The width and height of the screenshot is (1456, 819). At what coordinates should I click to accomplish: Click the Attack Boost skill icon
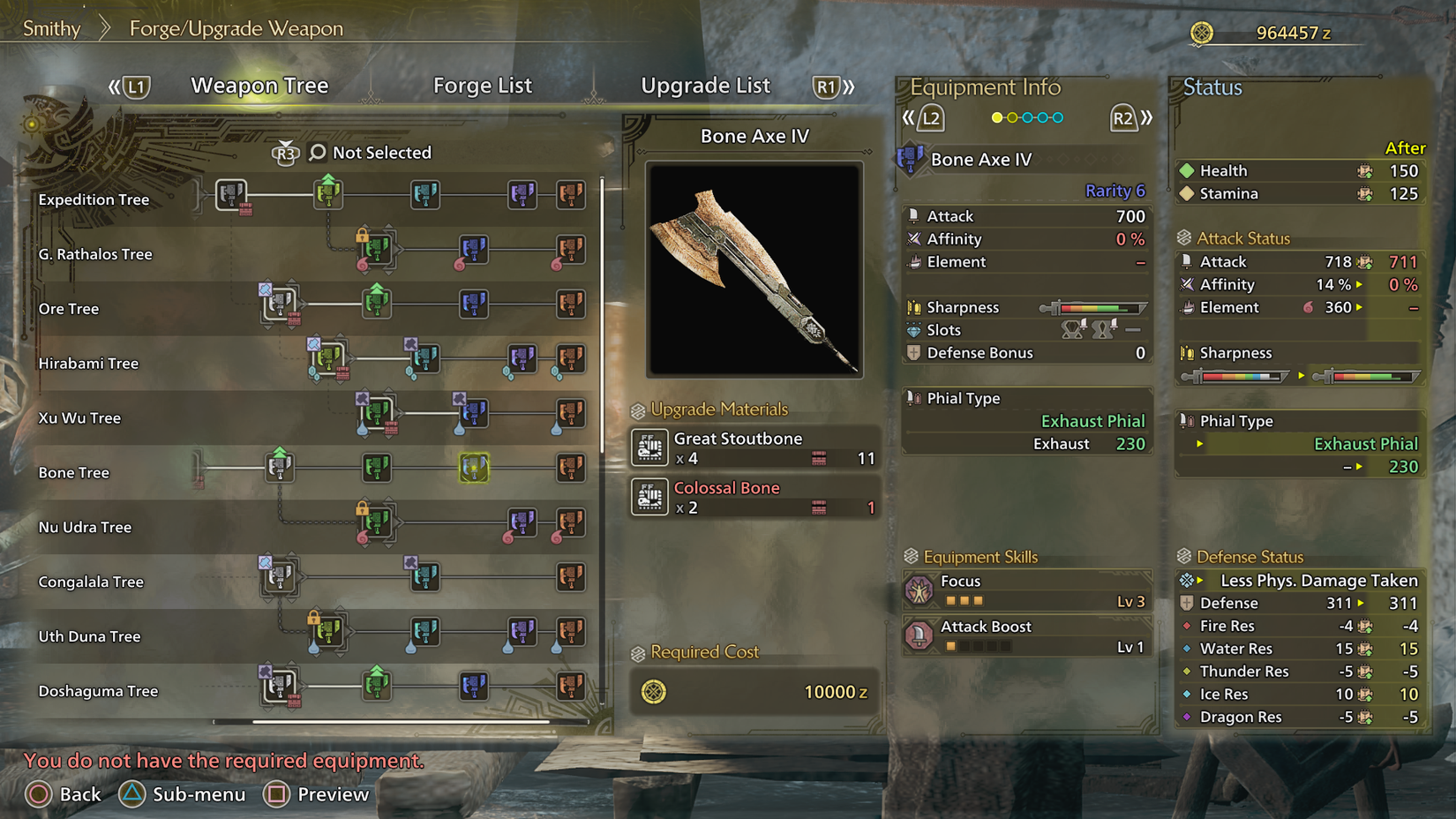[921, 635]
